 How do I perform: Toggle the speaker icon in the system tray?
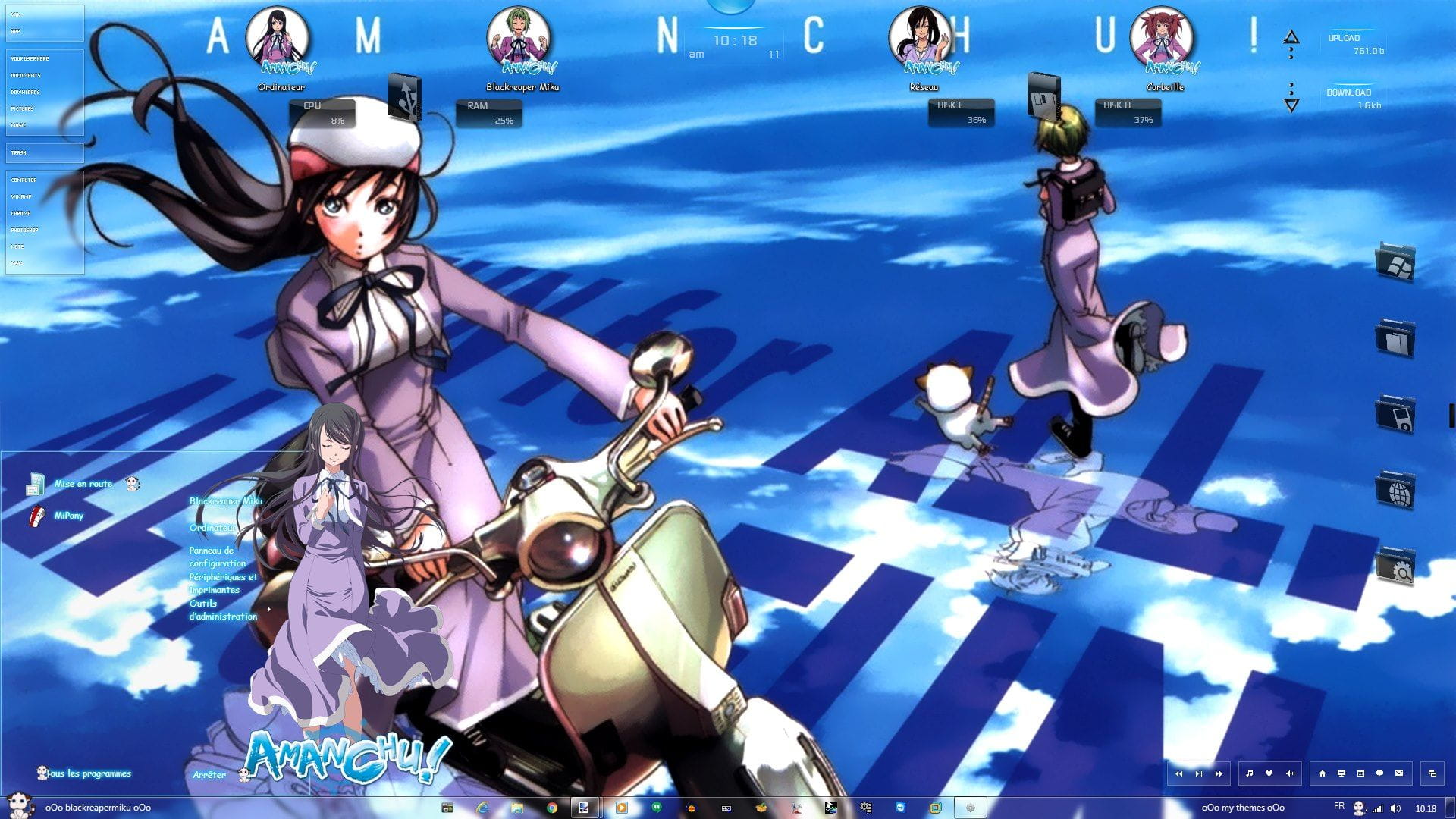coord(1395,807)
